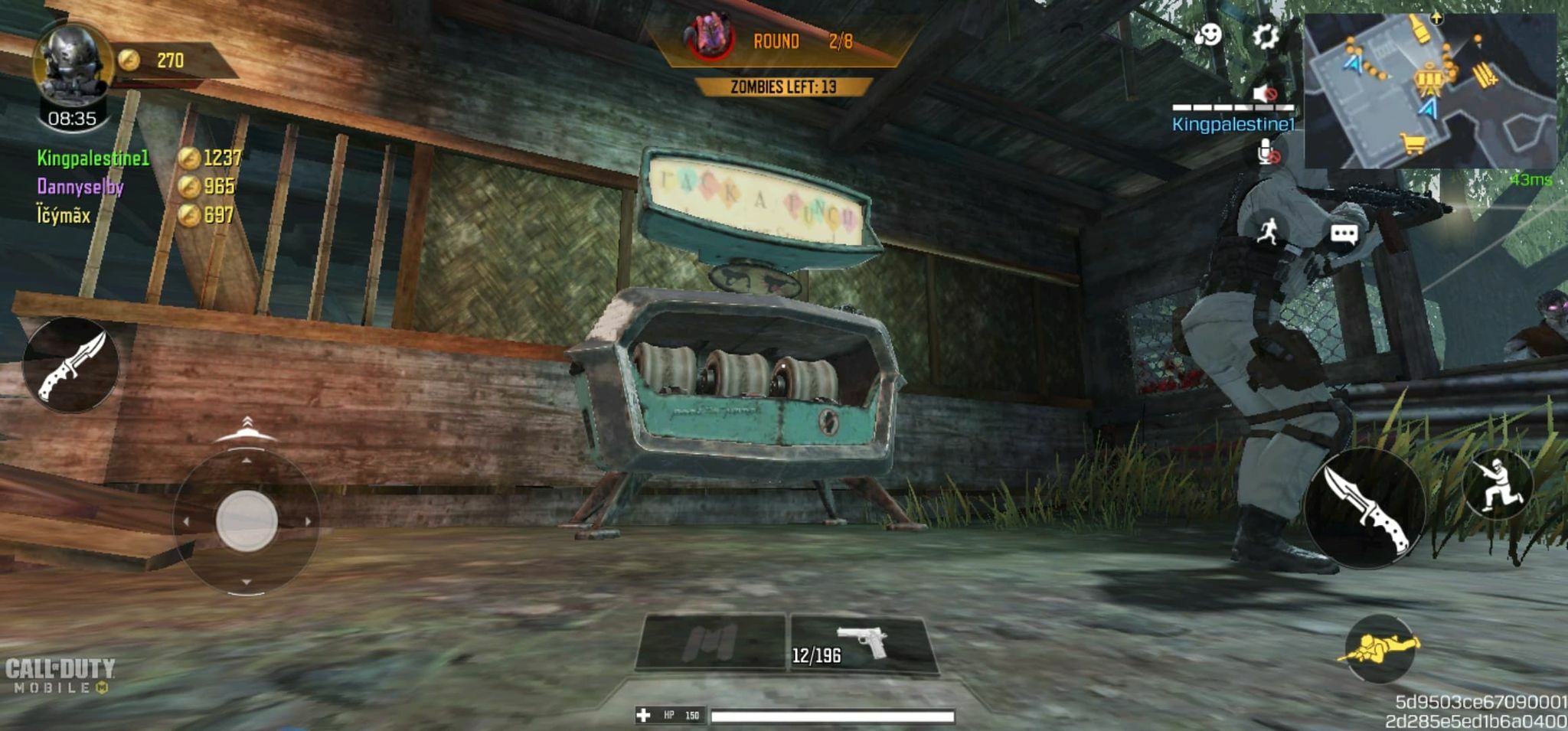Activate the sprint running-man button
The height and width of the screenshot is (731, 1568).
pos(1268,230)
